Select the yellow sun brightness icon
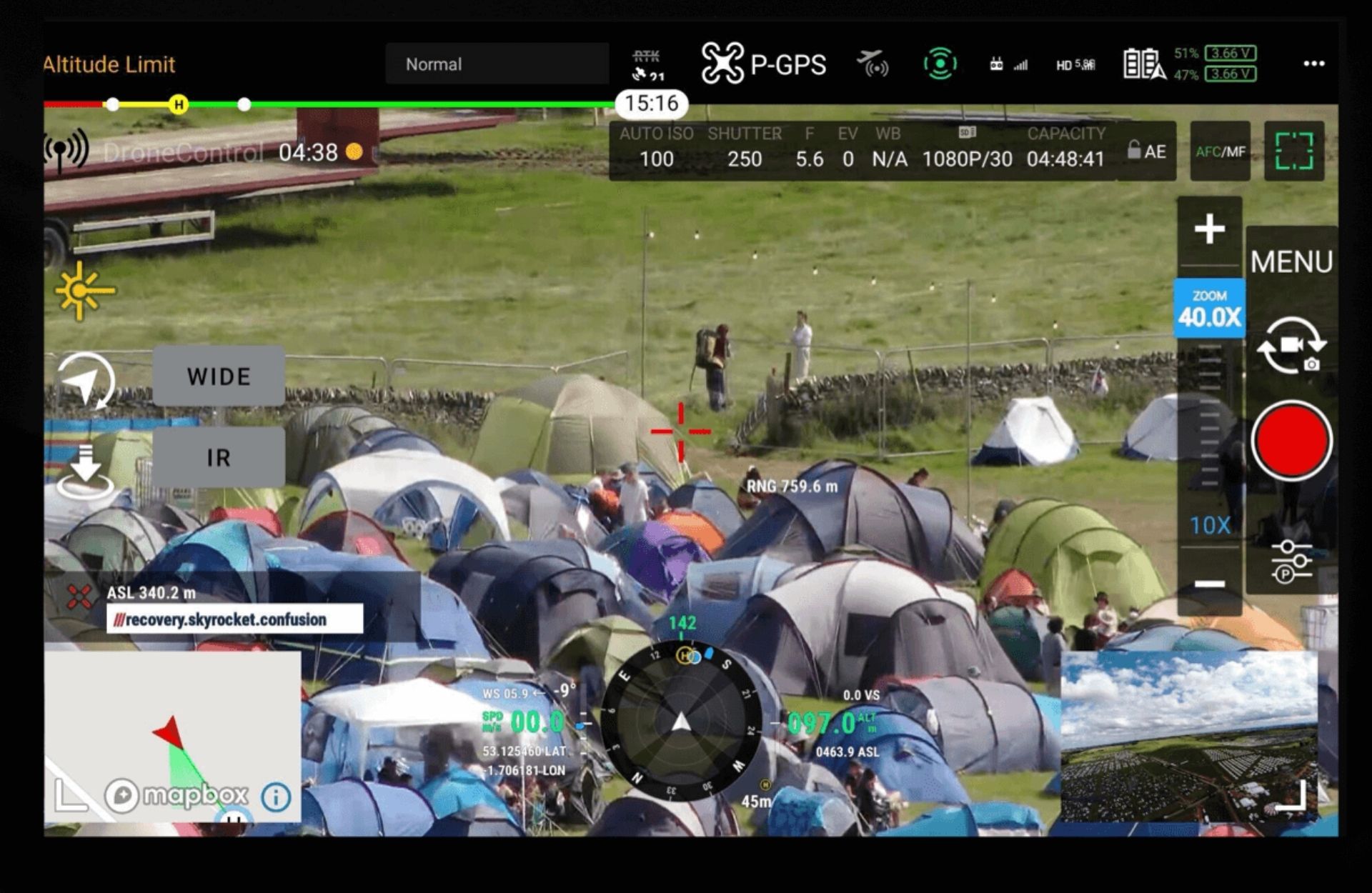The image size is (1372, 893). pyautogui.click(x=84, y=291)
